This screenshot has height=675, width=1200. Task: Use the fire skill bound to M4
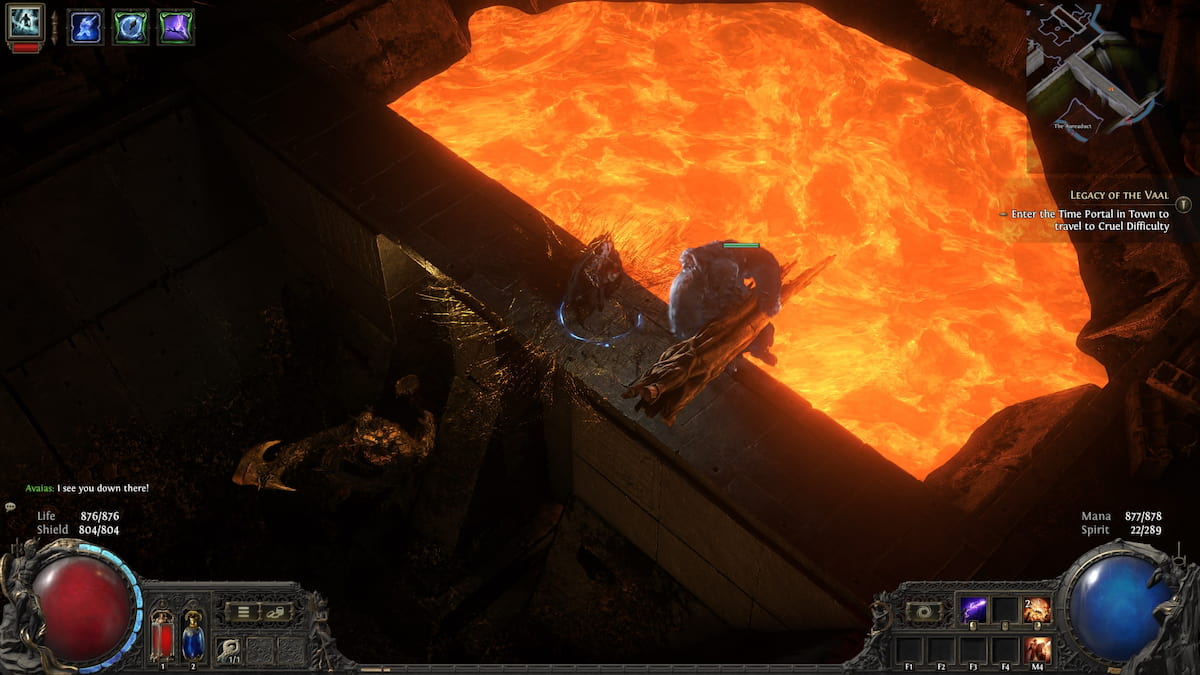point(1037,649)
